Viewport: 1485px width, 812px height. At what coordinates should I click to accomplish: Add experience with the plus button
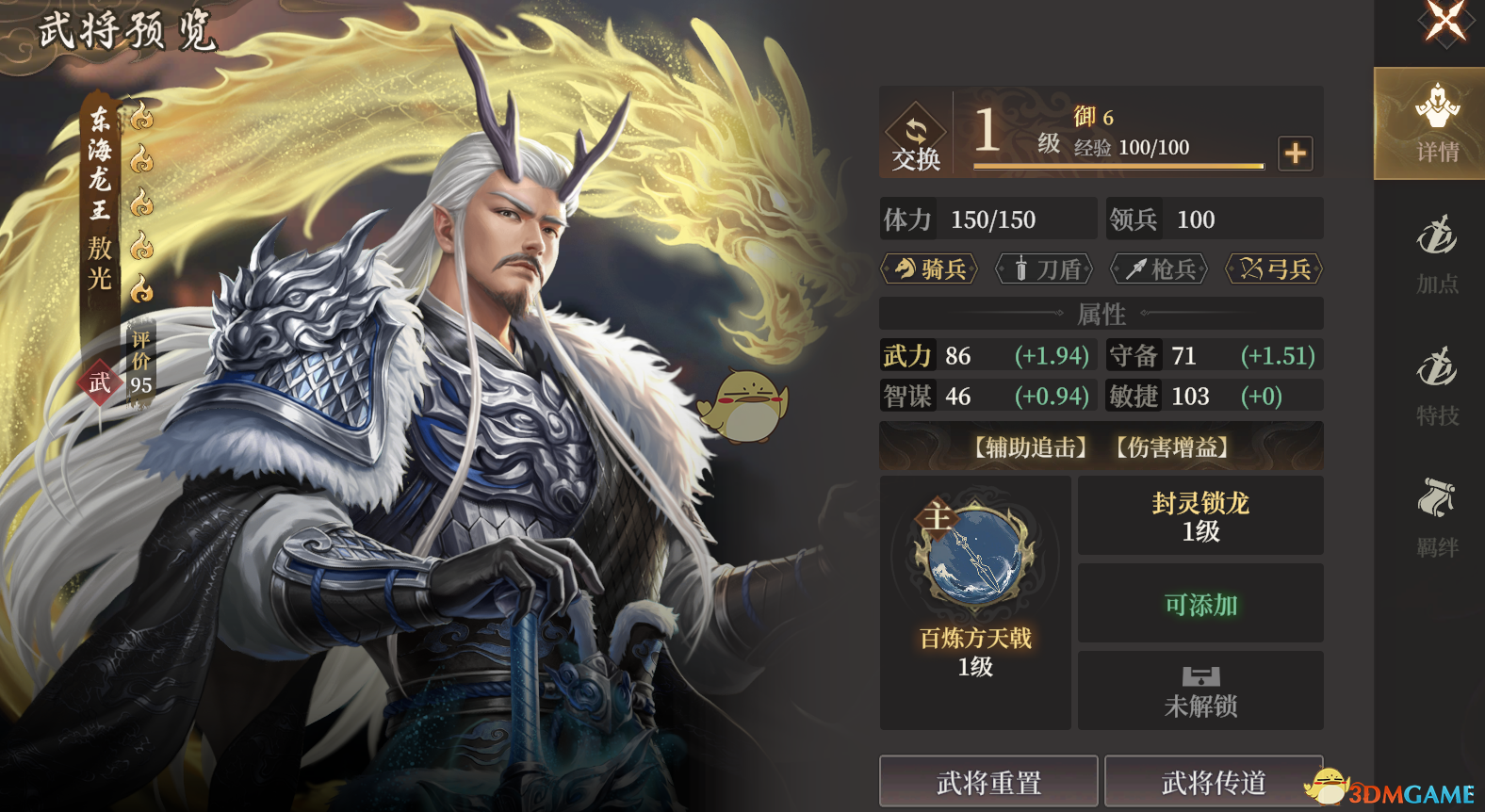point(1296,153)
